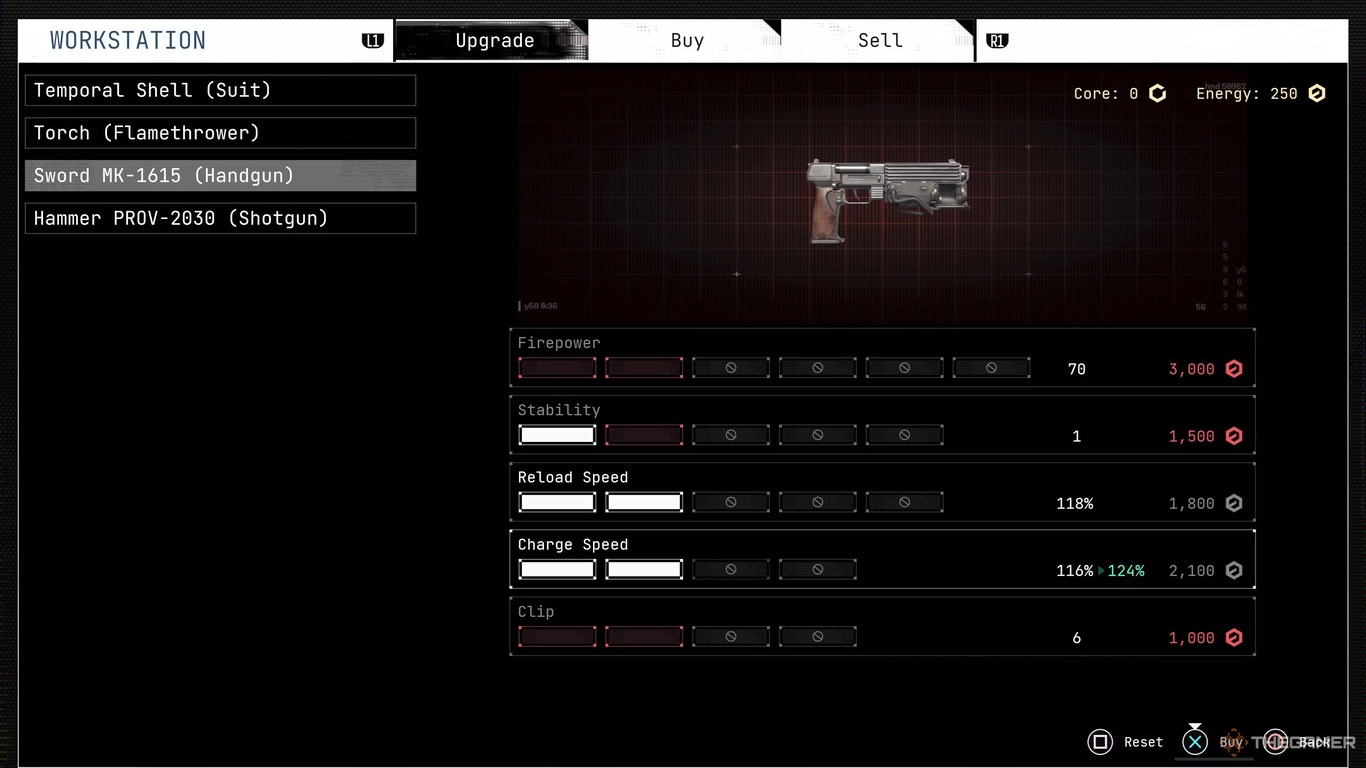
Task: Open the Buy tab
Action: [687, 41]
